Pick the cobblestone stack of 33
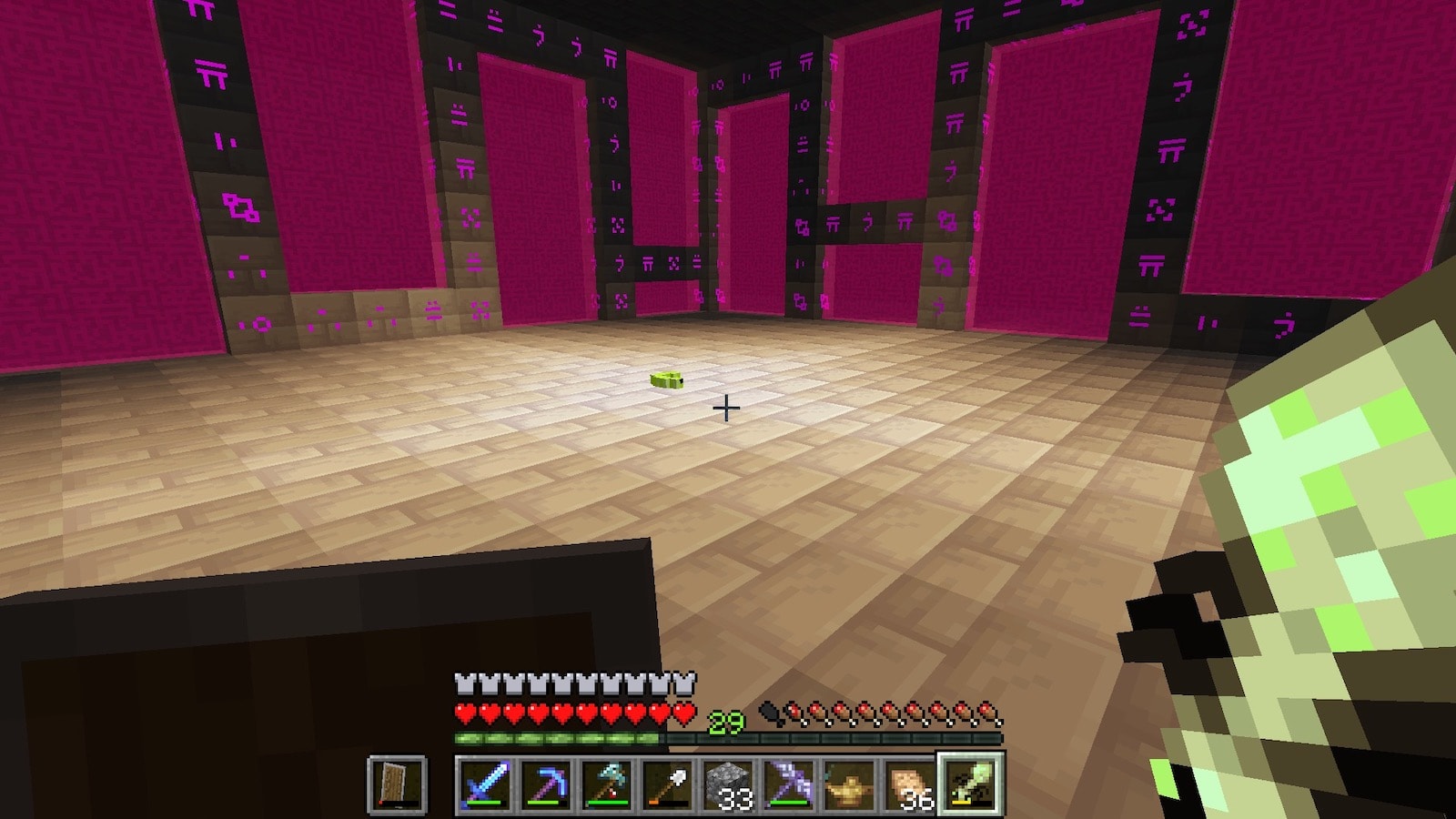1456x819 pixels. 729,784
